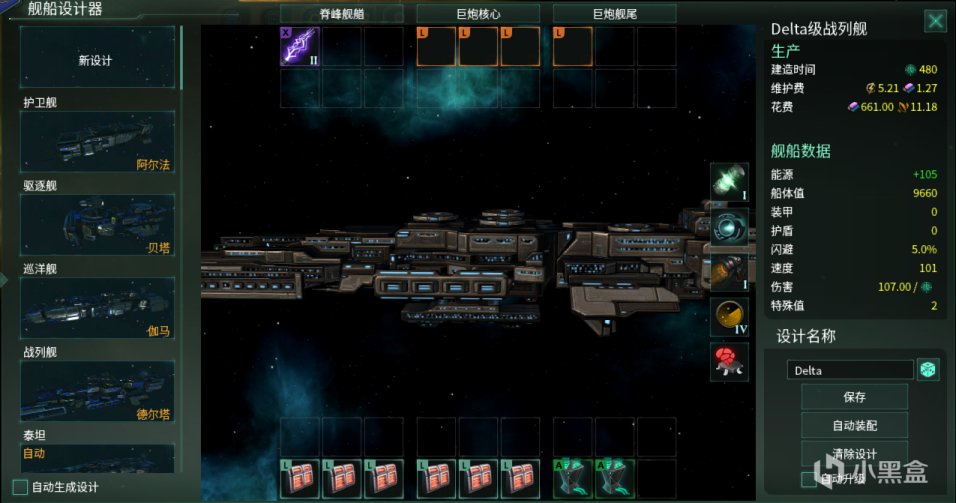This screenshot has height=503, width=956.
Task: Close the ship designer window
Action: coord(934,21)
